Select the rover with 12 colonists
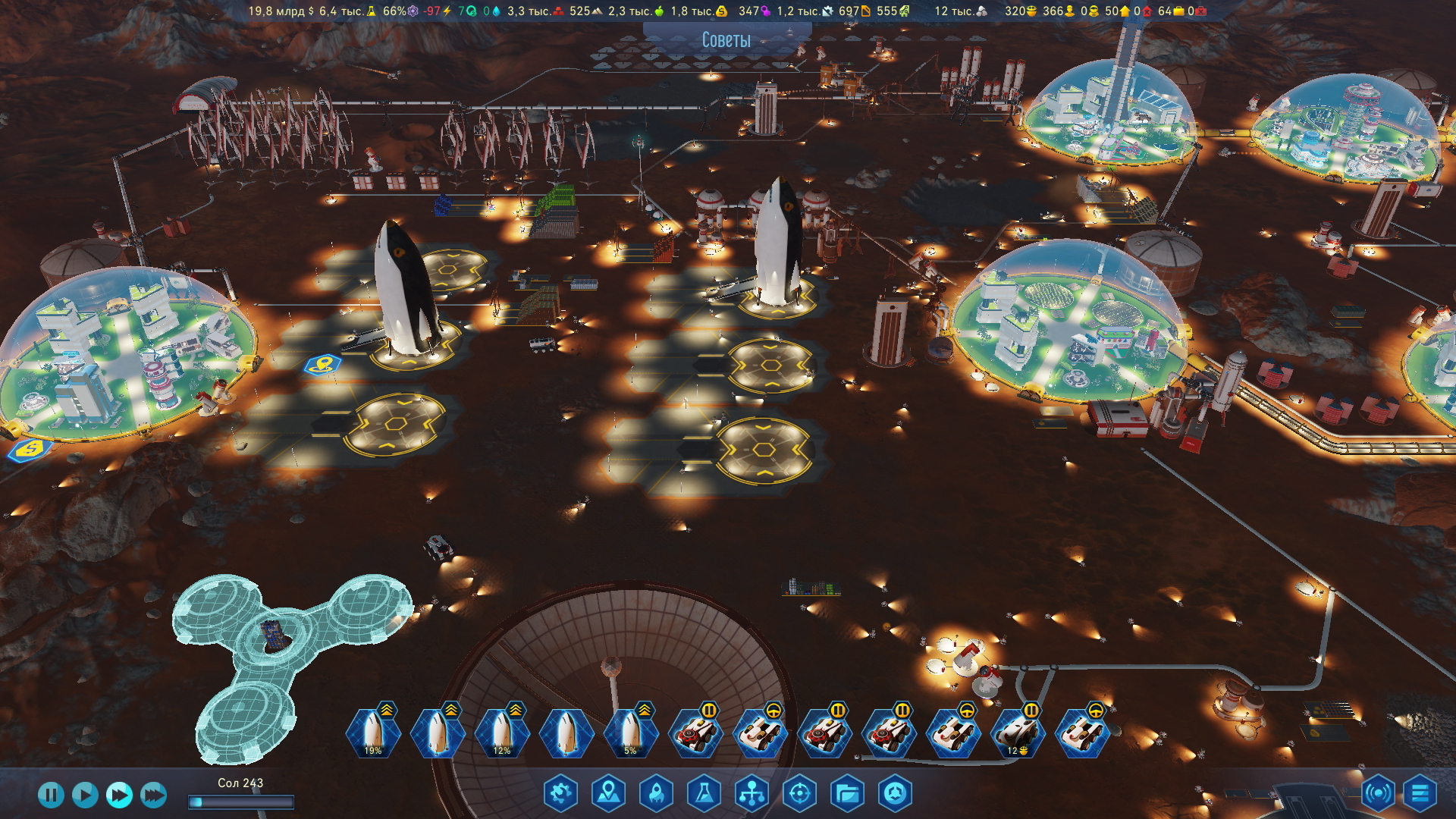This screenshot has width=1456, height=819. coord(1018,733)
